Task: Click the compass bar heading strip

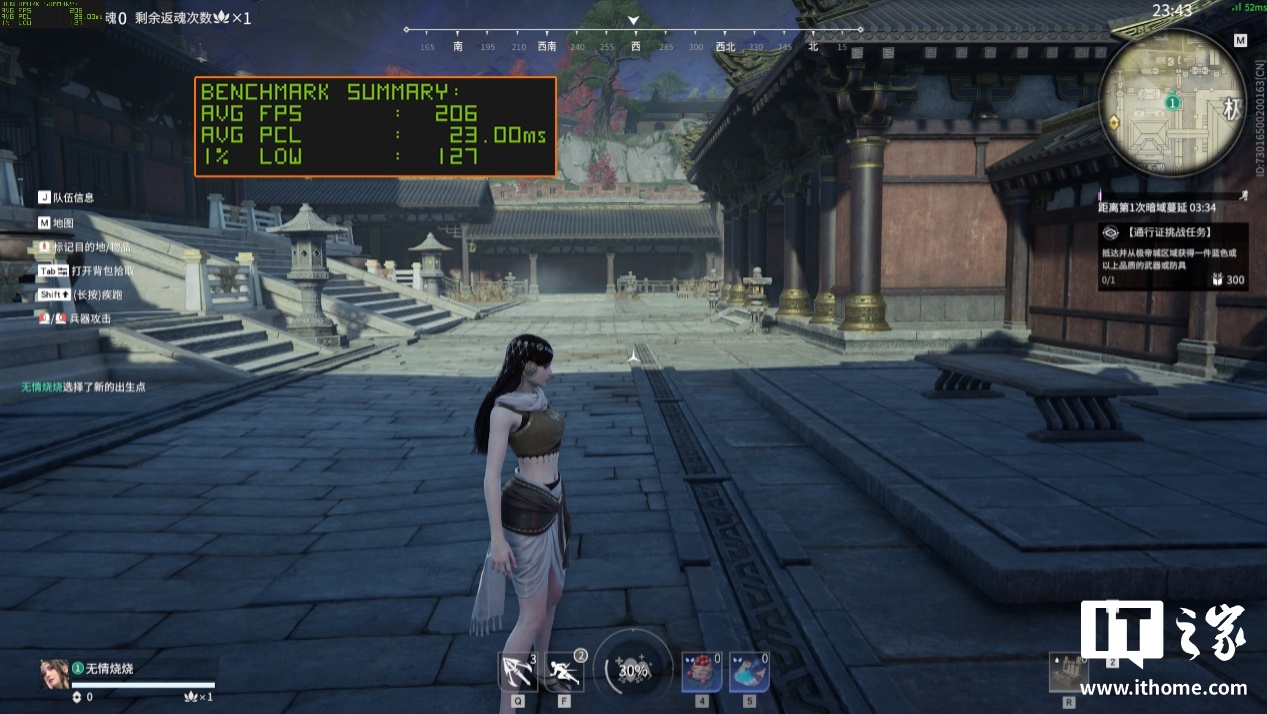Action: 632,46
